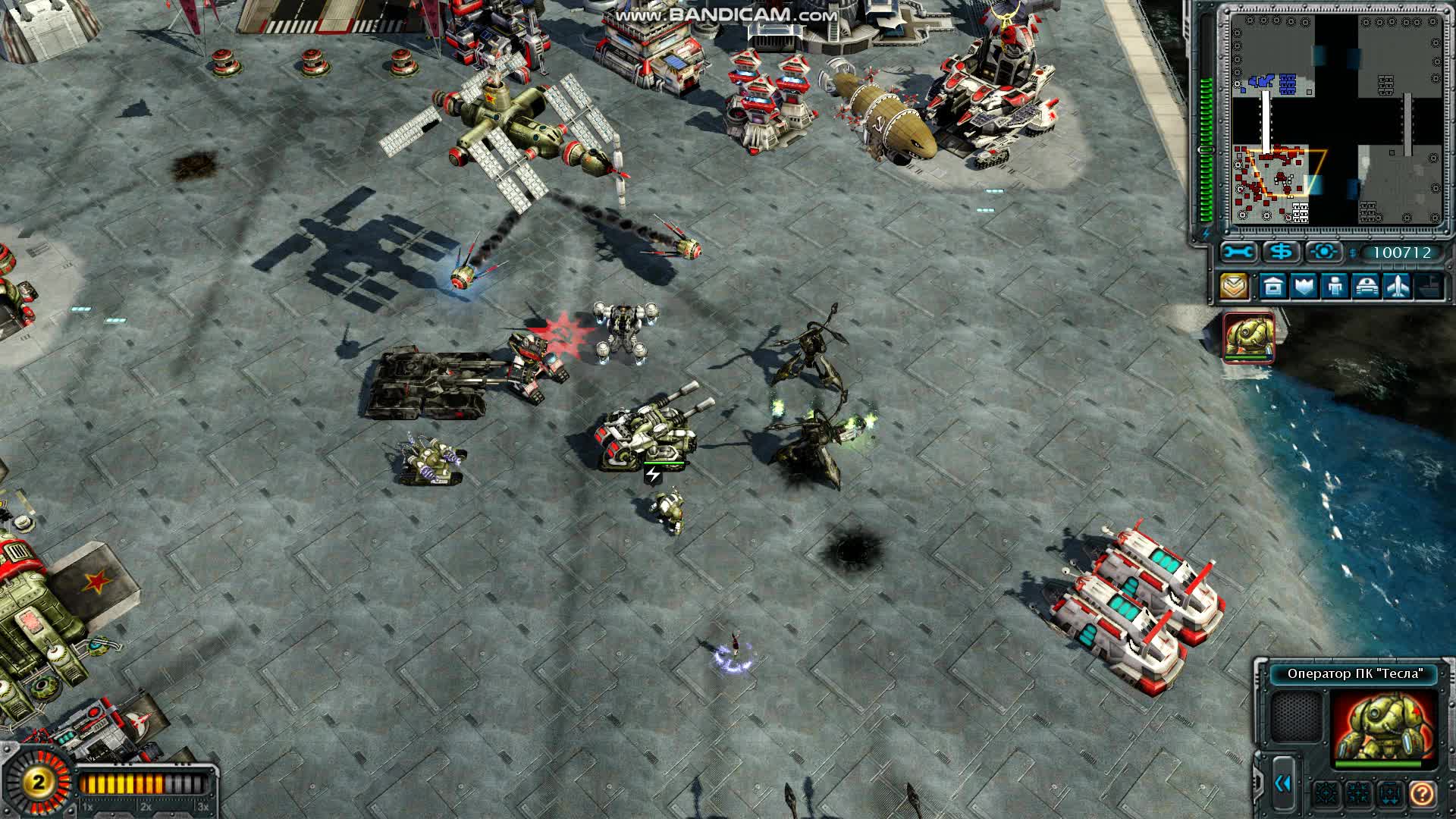The height and width of the screenshot is (819, 1456).
Task: Open the structures build tab icon
Action: tap(1272, 285)
